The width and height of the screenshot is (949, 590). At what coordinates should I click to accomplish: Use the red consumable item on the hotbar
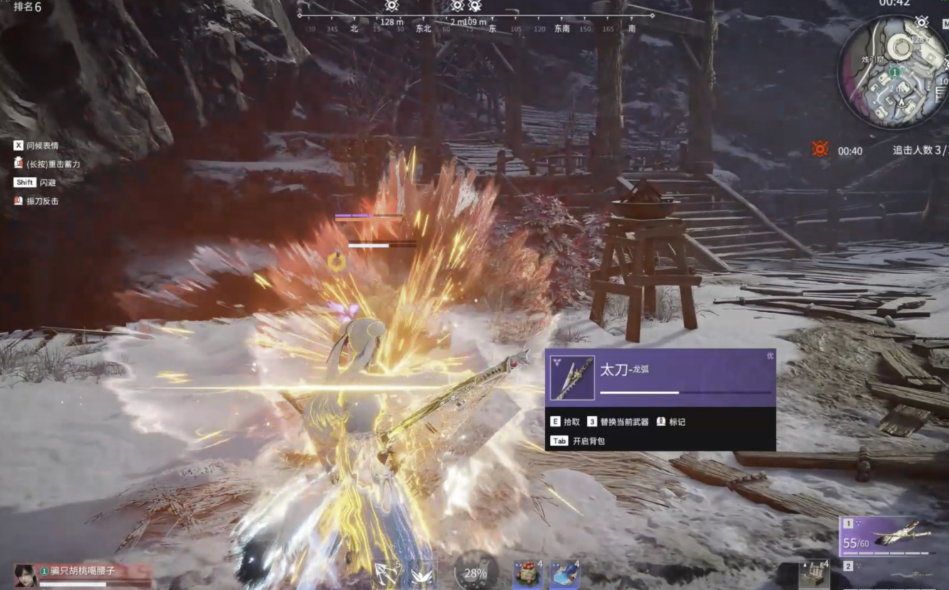click(x=526, y=574)
